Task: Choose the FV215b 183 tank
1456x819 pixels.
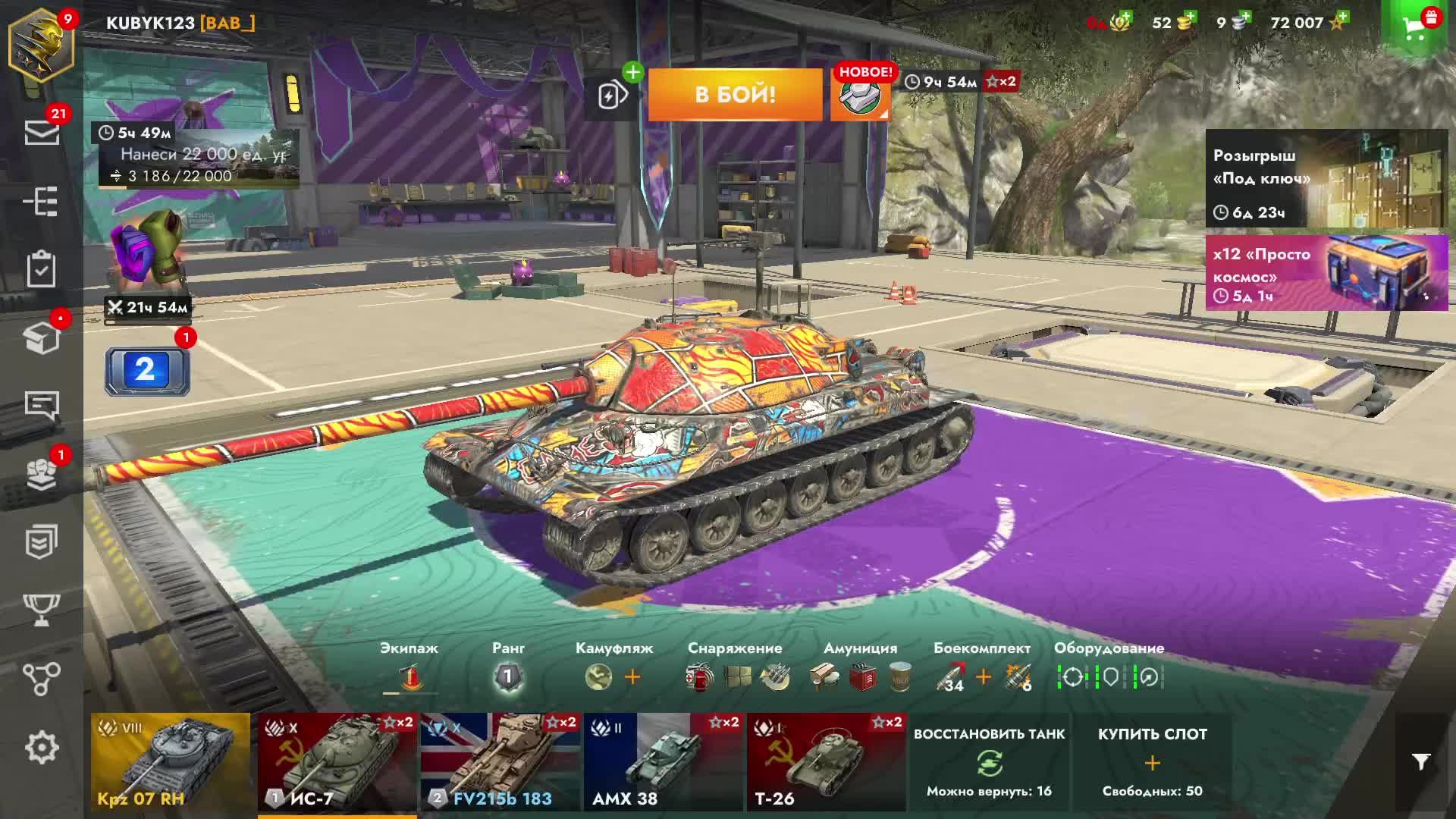Action: tap(500, 762)
